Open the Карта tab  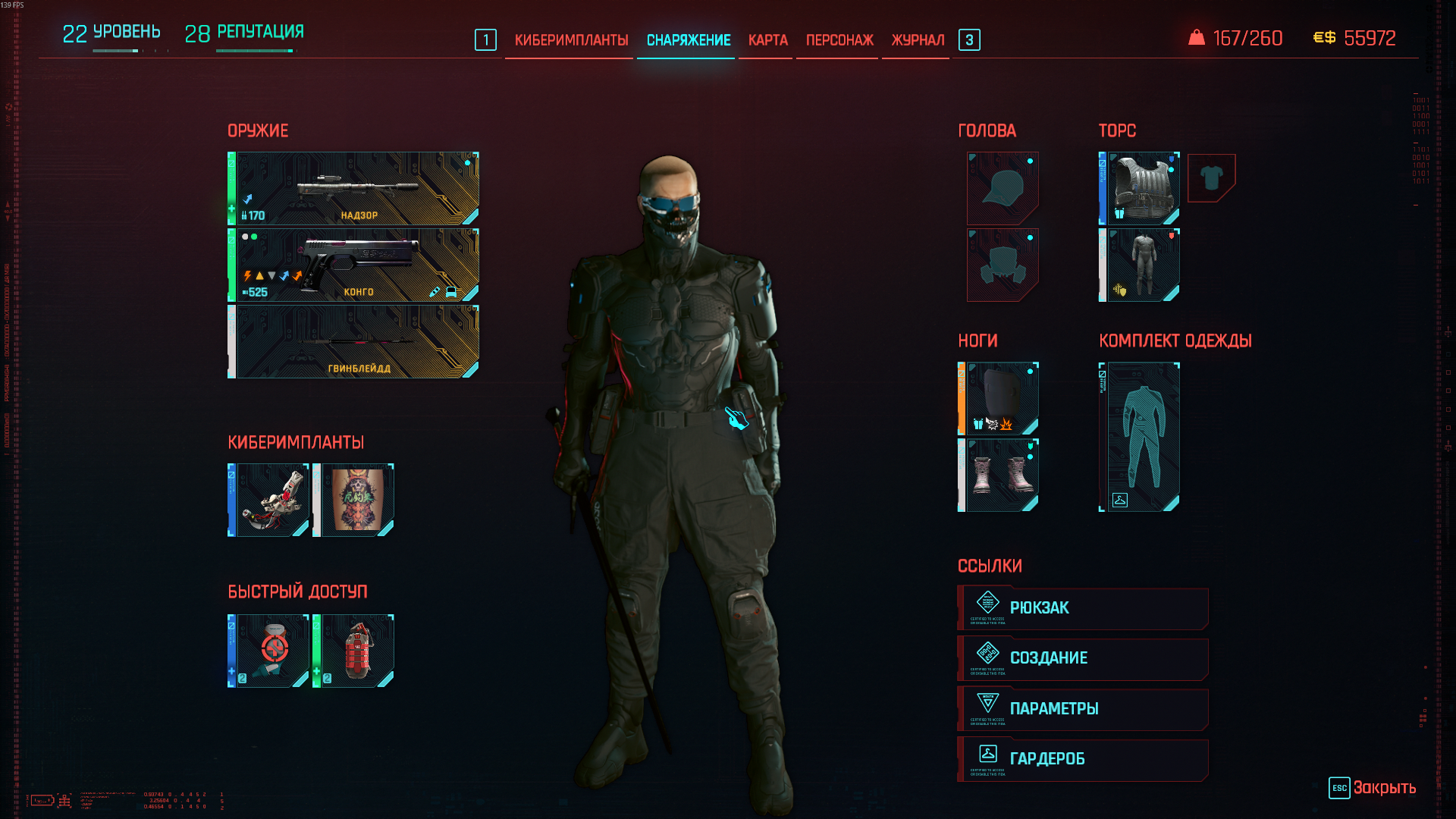[767, 40]
